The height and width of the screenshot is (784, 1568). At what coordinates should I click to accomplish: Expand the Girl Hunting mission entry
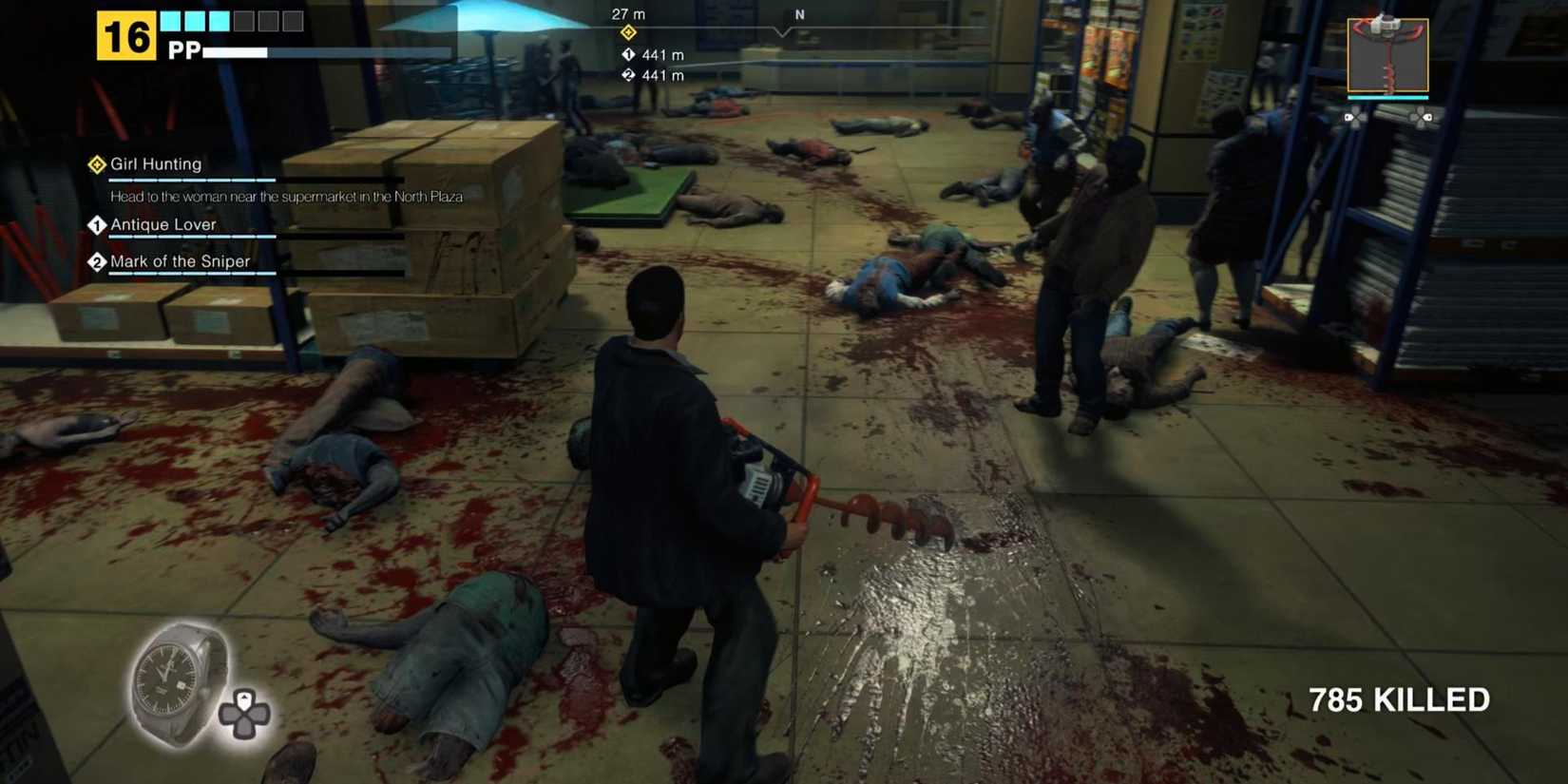click(x=157, y=164)
